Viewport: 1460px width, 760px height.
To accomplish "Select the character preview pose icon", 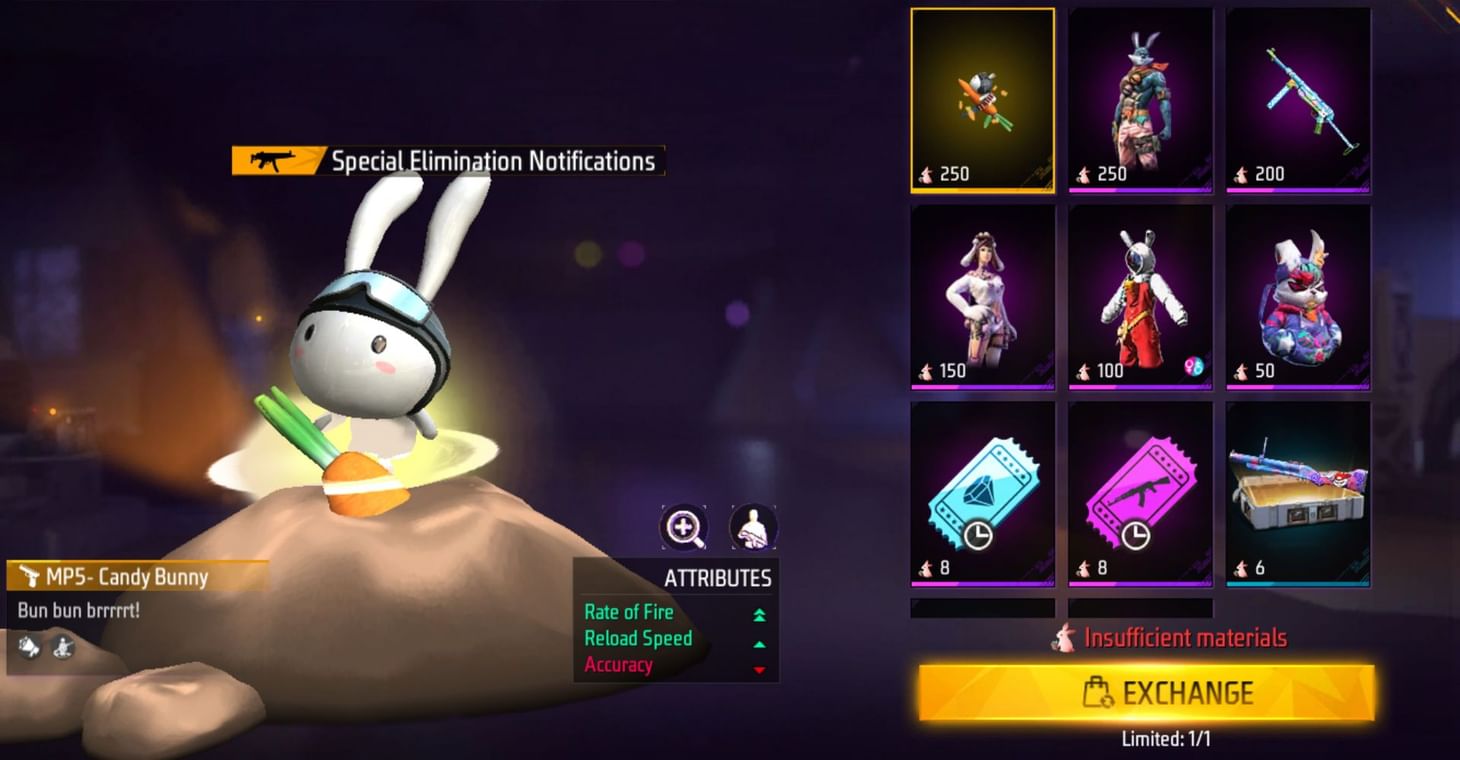I will (751, 528).
